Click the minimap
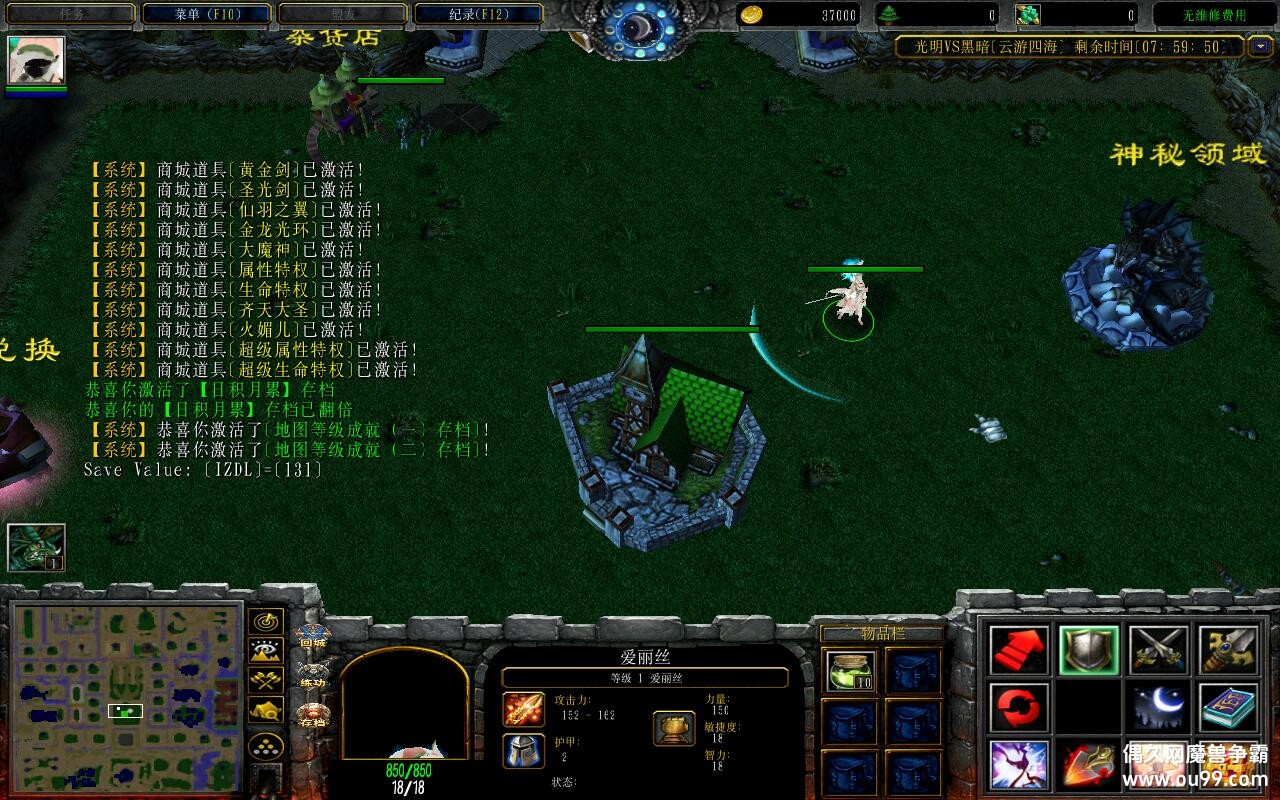 point(126,696)
